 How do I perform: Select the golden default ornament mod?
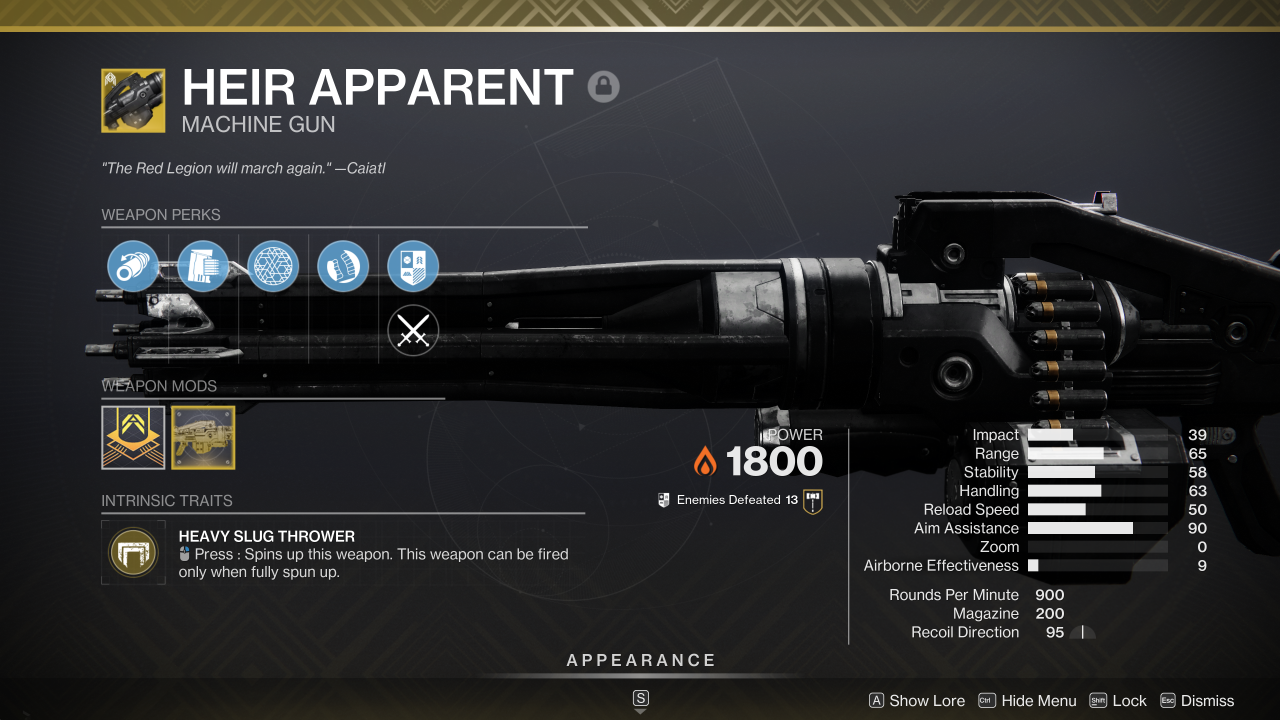(203, 437)
